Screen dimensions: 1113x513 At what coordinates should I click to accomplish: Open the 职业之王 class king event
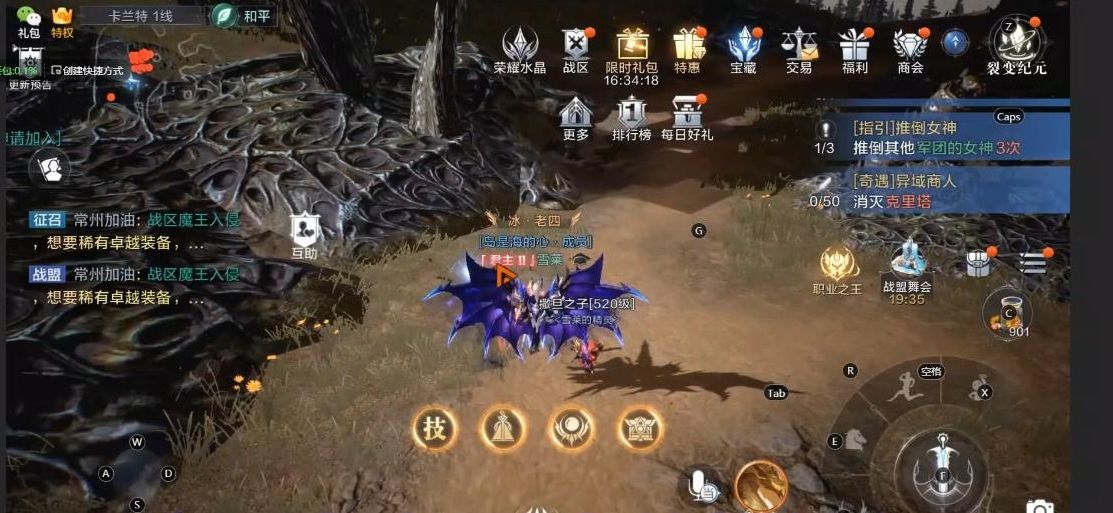(x=837, y=269)
